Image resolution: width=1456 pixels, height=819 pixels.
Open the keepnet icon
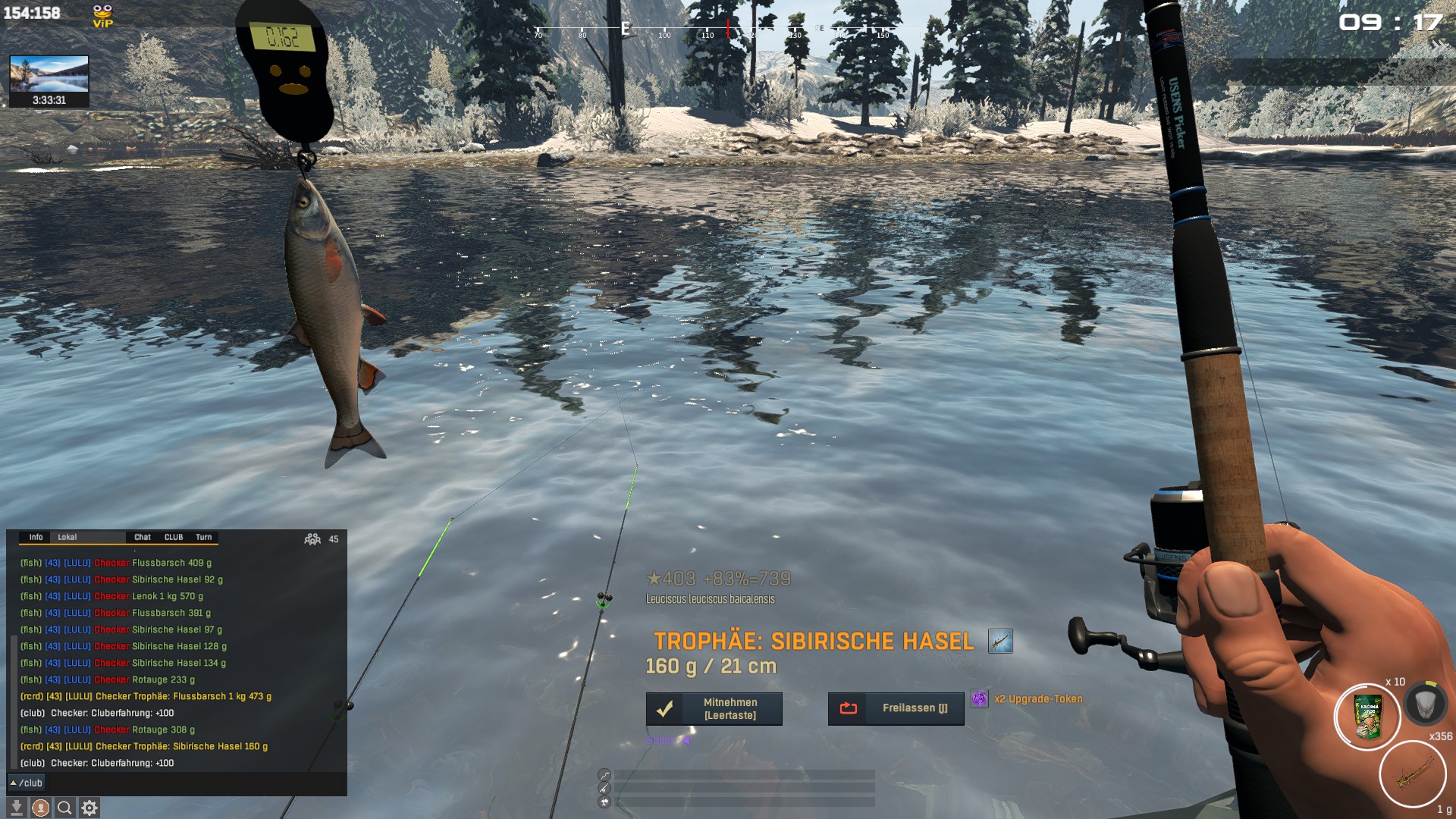click(1425, 704)
